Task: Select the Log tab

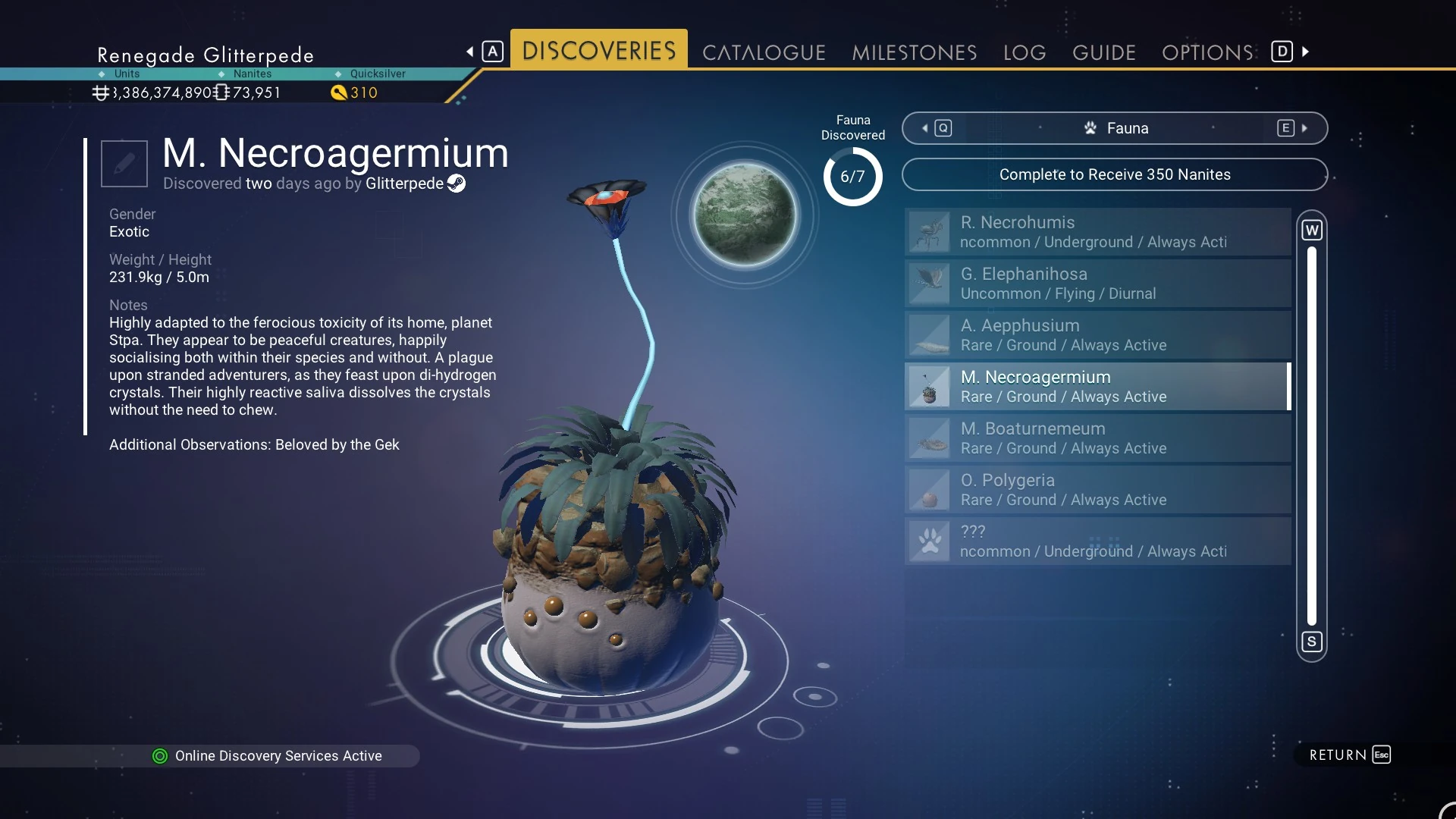Action: (x=1025, y=52)
